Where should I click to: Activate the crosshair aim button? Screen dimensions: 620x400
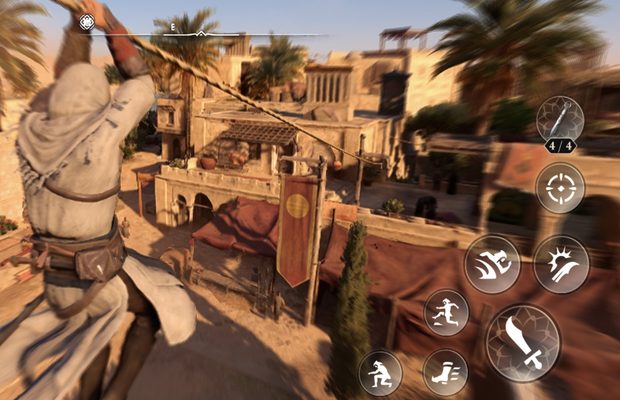560,187
